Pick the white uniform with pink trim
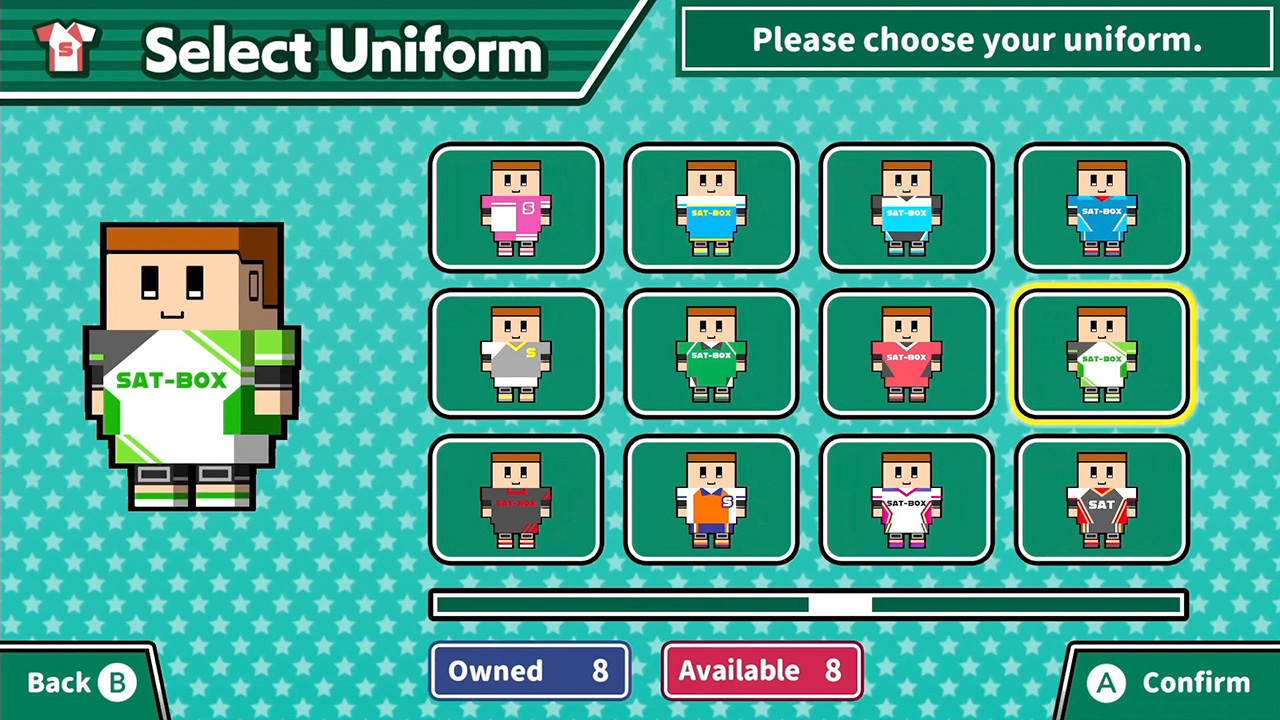This screenshot has height=720, width=1280. click(x=906, y=500)
